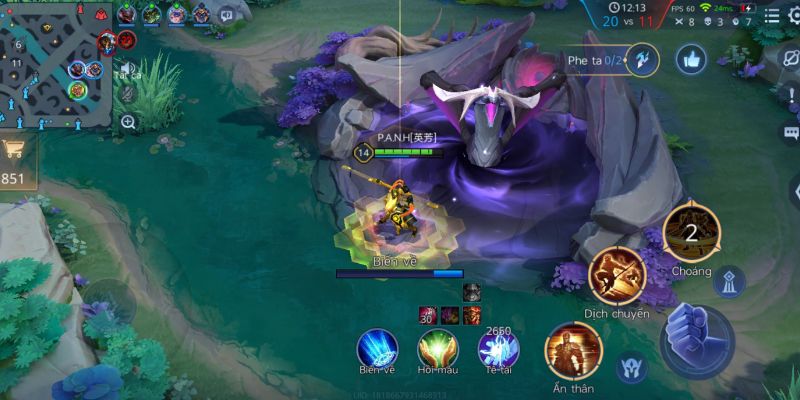Image resolution: width=800 pixels, height=400 pixels.
Task: Toggle the muted microphone icon
Action: (x=128, y=94)
